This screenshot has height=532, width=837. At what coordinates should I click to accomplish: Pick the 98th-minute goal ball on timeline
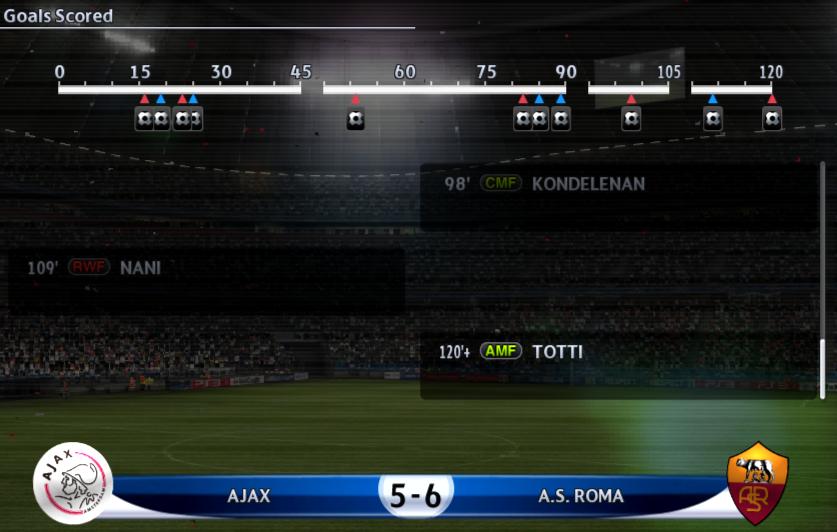pyautogui.click(x=631, y=119)
